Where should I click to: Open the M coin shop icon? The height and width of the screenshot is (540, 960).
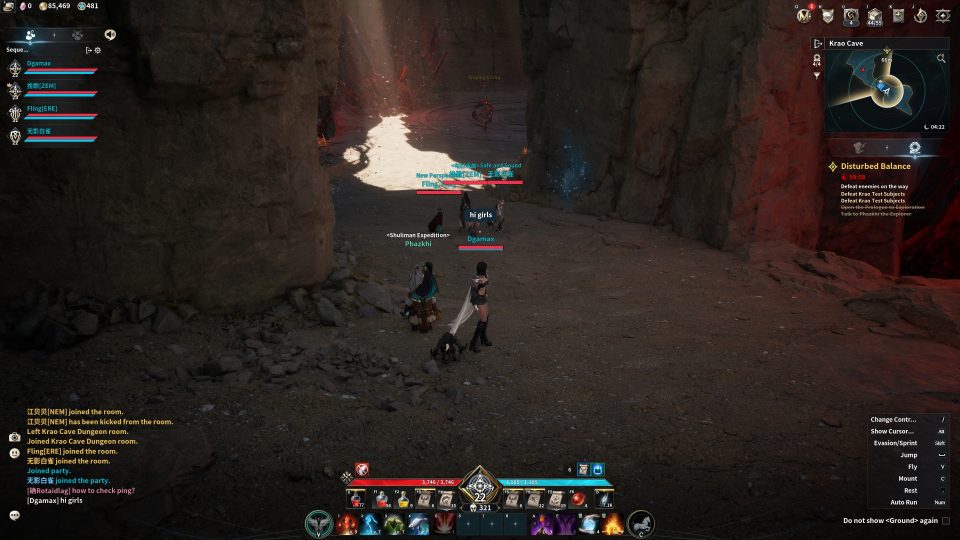tap(802, 15)
